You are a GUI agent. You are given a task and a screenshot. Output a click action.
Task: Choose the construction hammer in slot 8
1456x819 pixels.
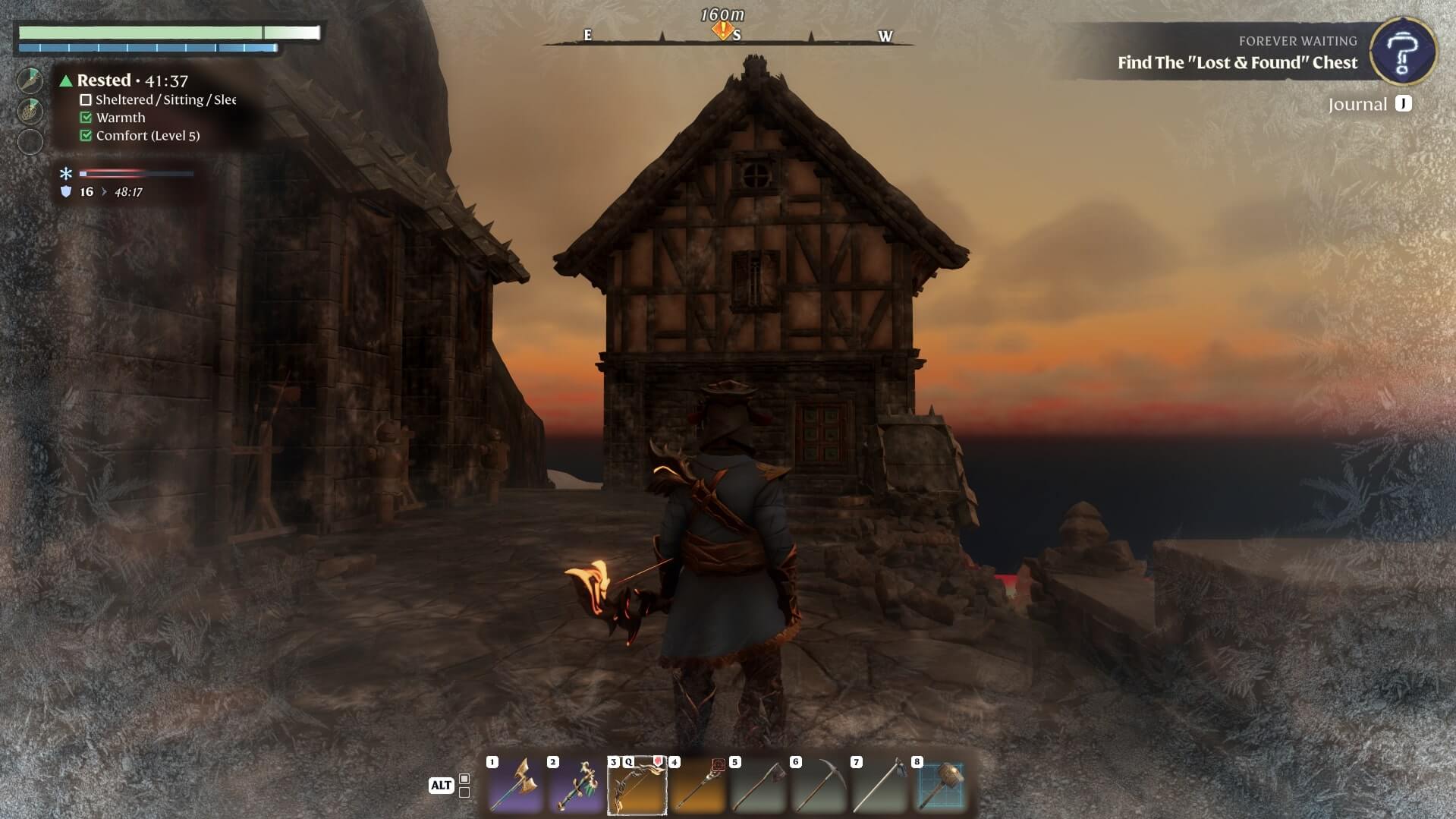[x=940, y=785]
